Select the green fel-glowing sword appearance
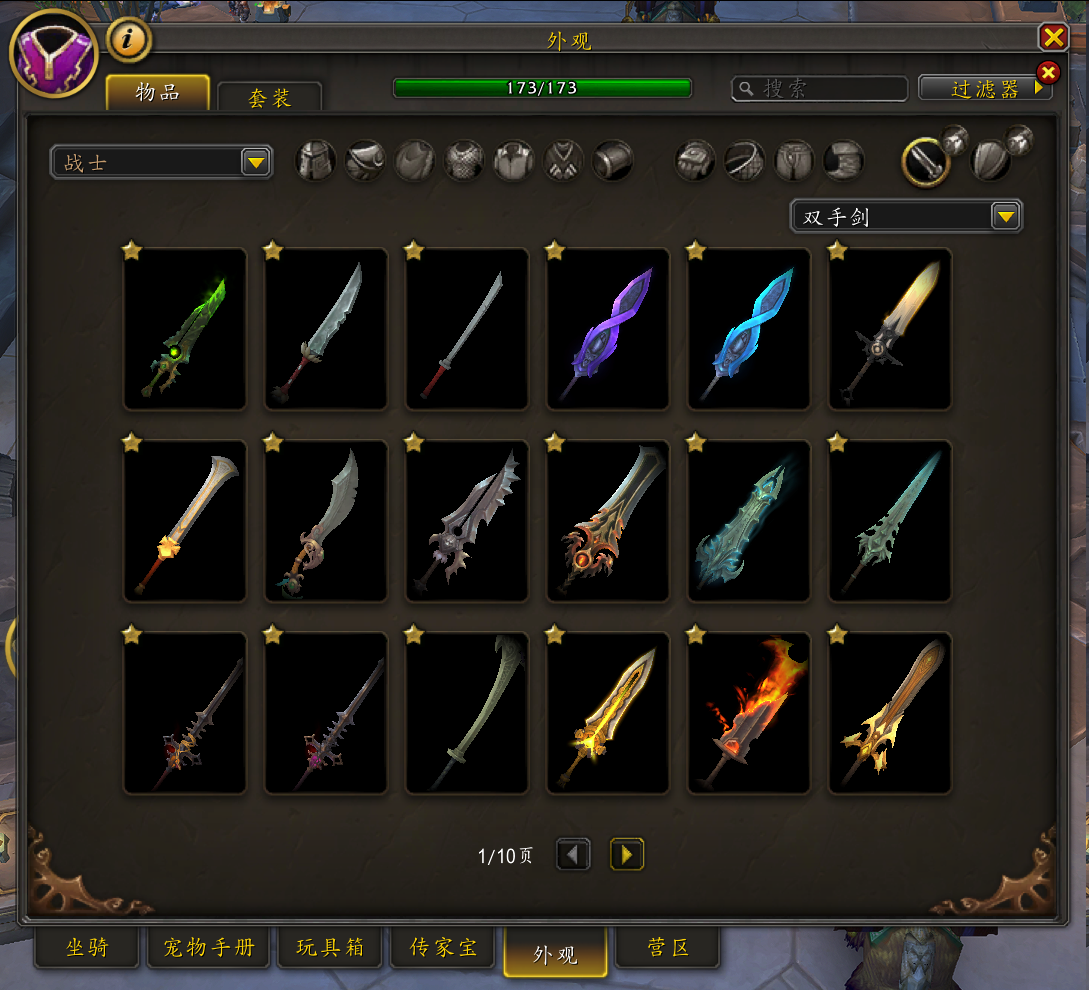Viewport: 1089px width, 990px height. 185,329
